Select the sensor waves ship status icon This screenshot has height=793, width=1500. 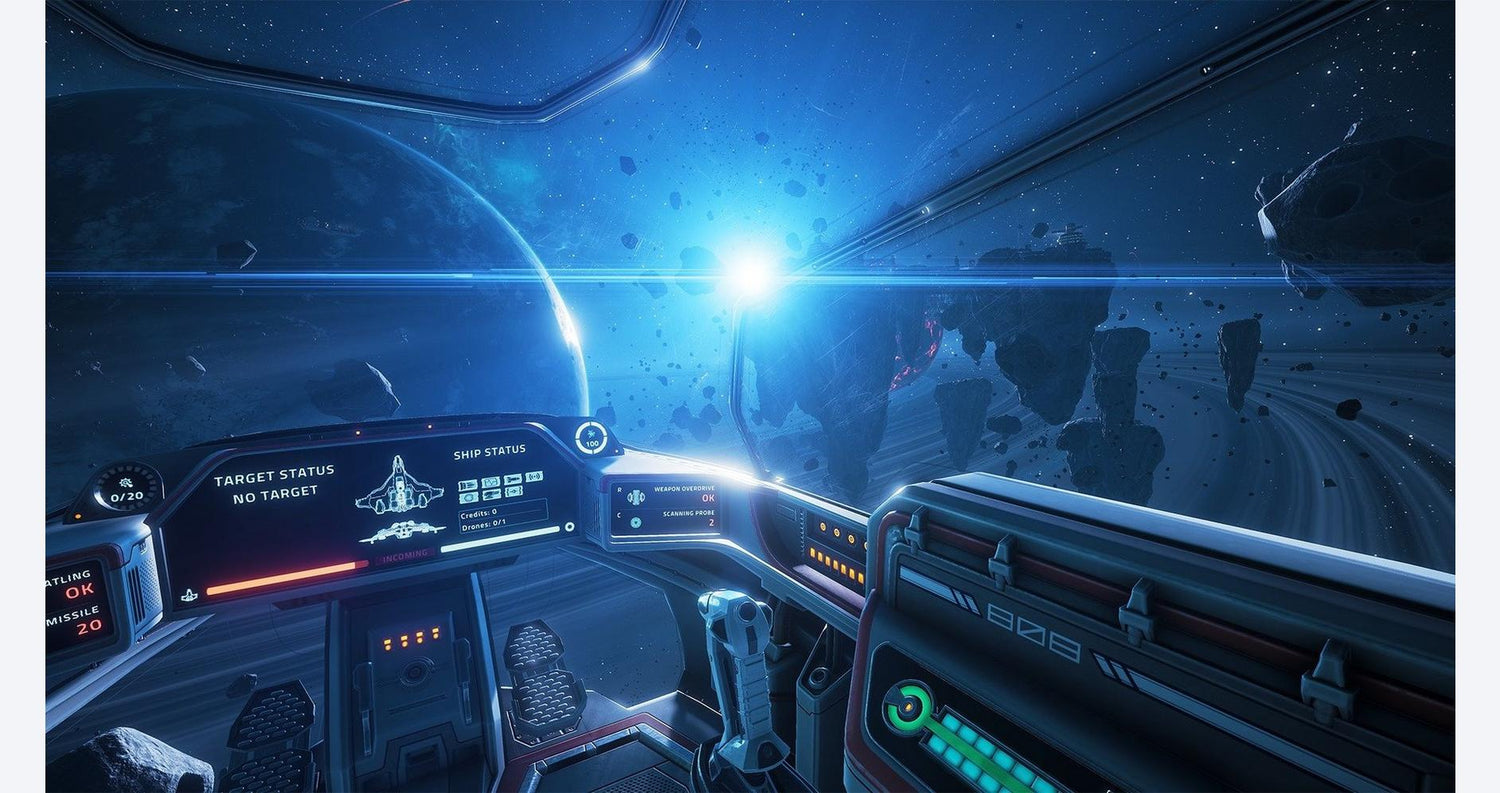[534, 477]
